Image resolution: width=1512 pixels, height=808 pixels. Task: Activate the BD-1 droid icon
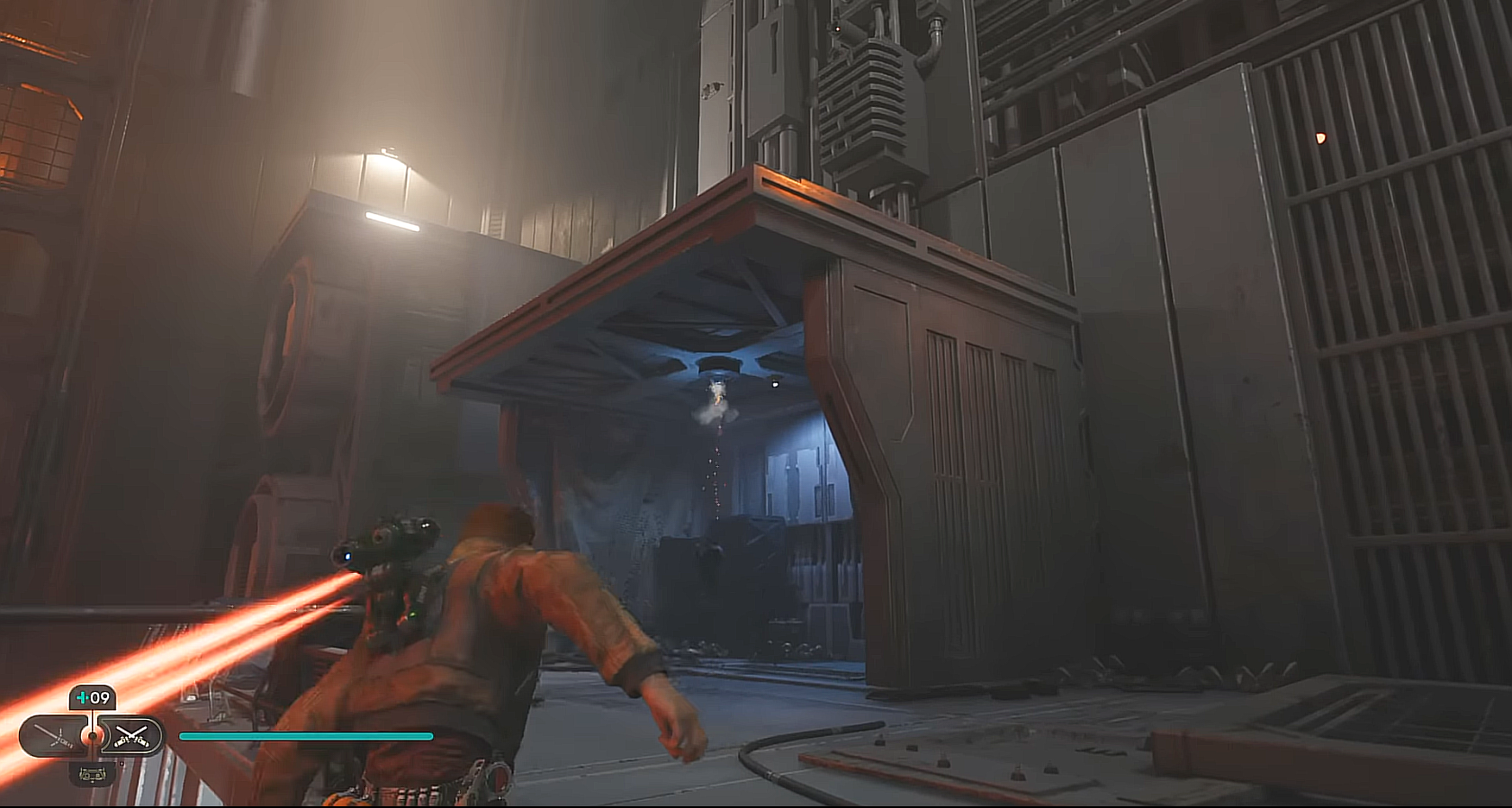click(x=92, y=771)
